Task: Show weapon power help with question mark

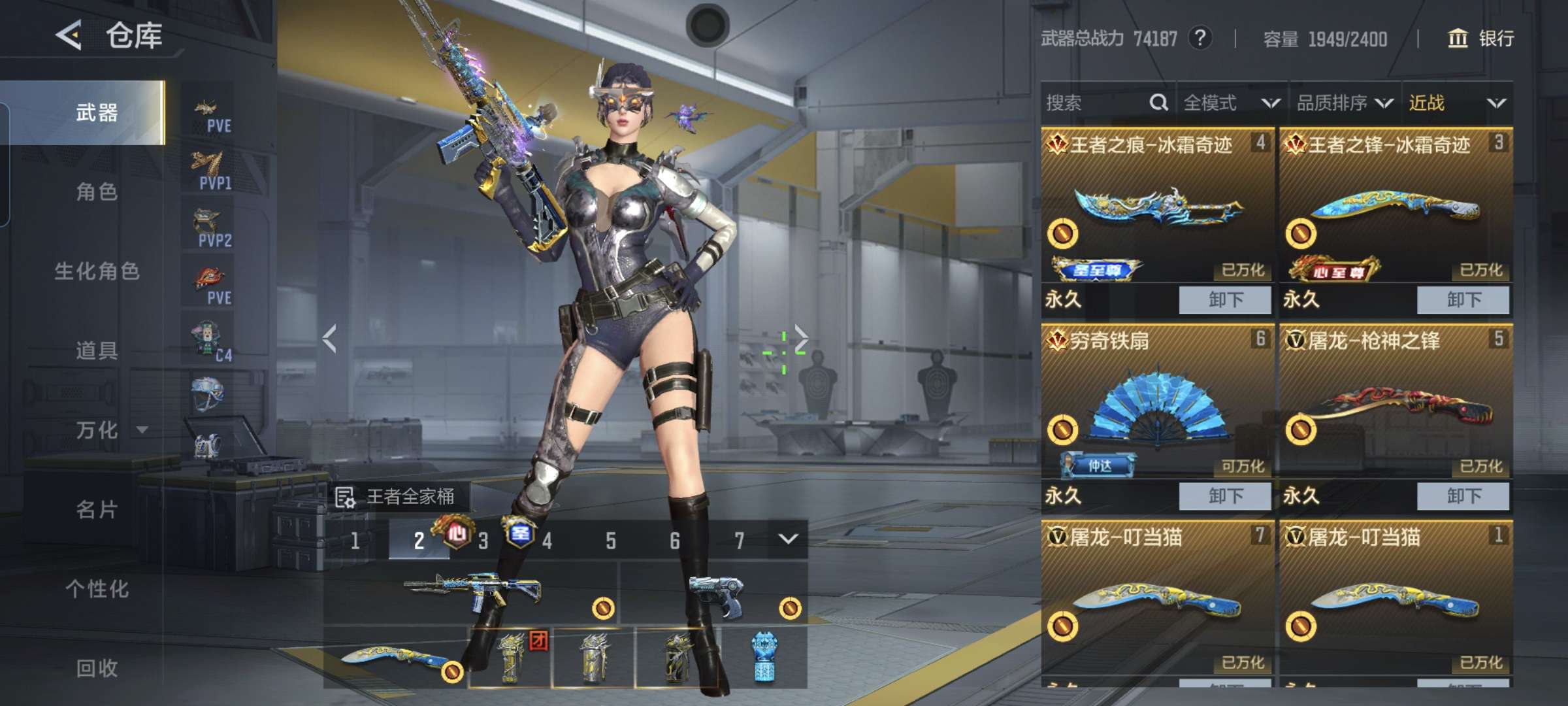Action: [x=1200, y=38]
